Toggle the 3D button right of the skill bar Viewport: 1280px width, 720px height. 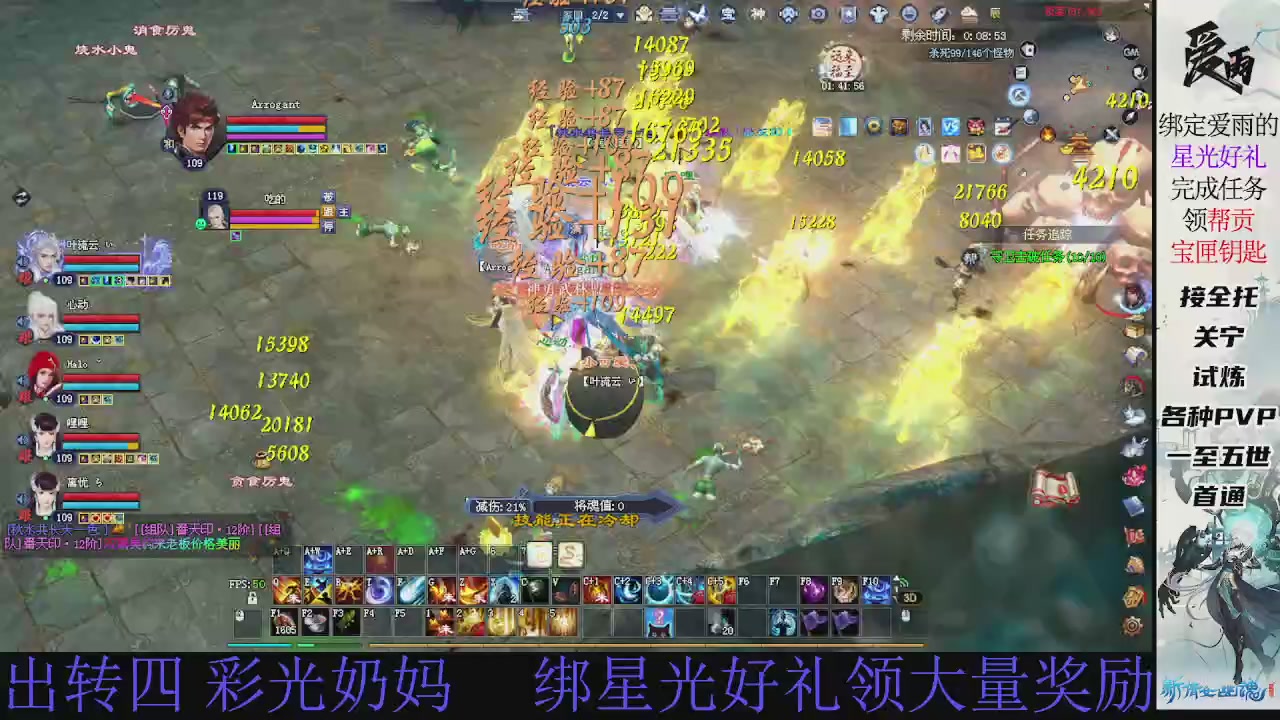pyautogui.click(x=909, y=597)
